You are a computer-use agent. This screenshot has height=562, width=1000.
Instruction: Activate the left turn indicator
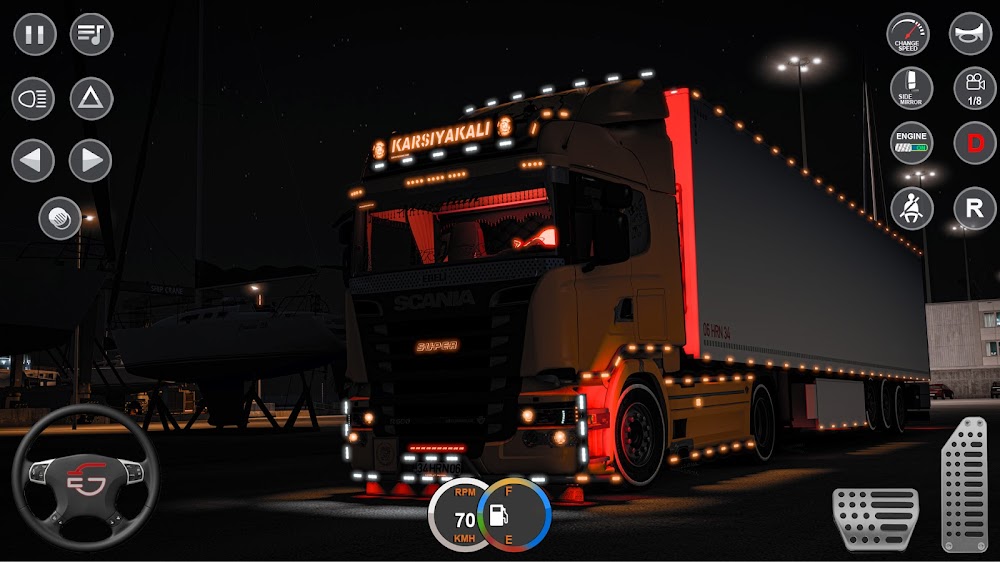point(33,160)
